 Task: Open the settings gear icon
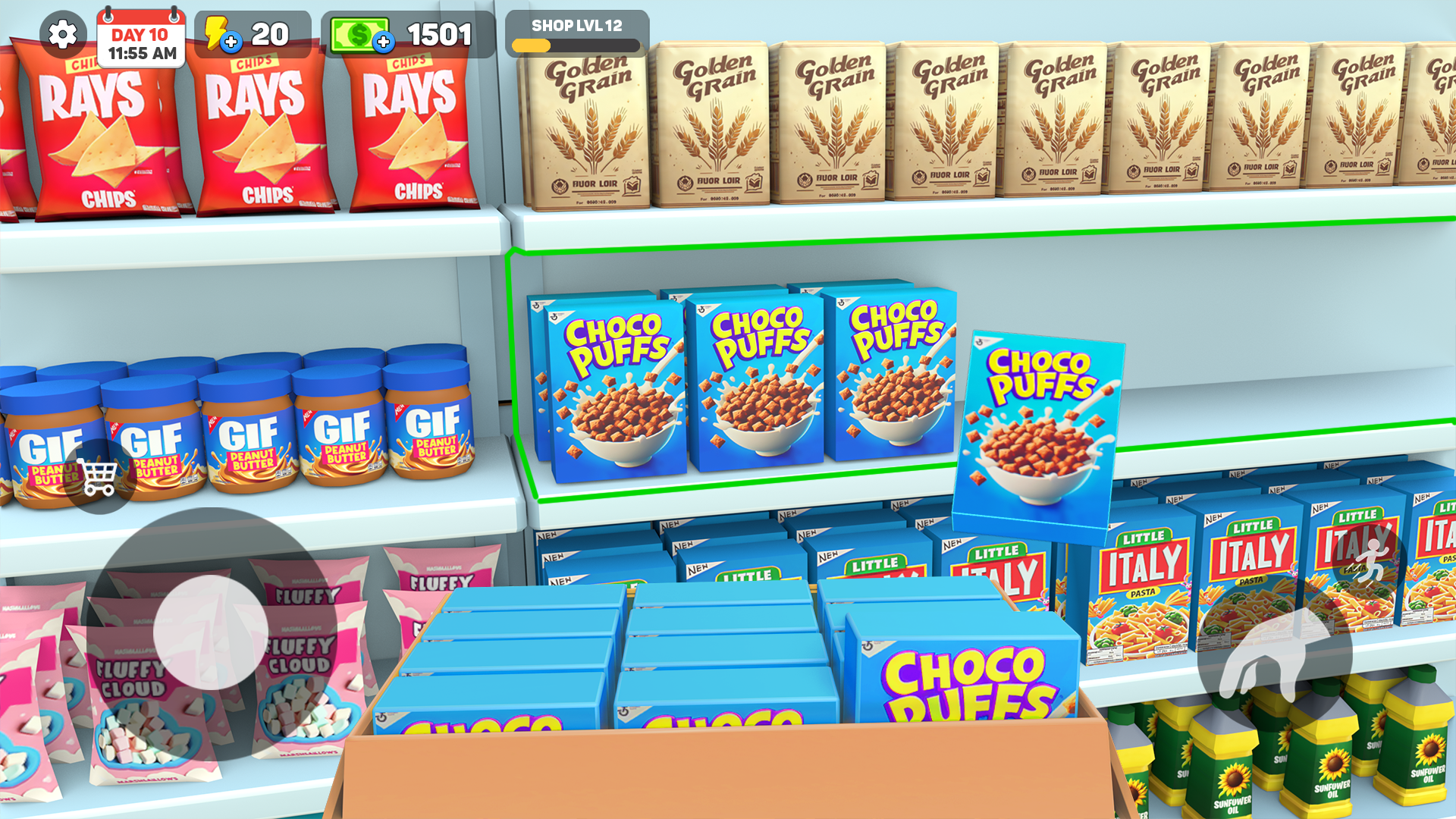point(62,34)
